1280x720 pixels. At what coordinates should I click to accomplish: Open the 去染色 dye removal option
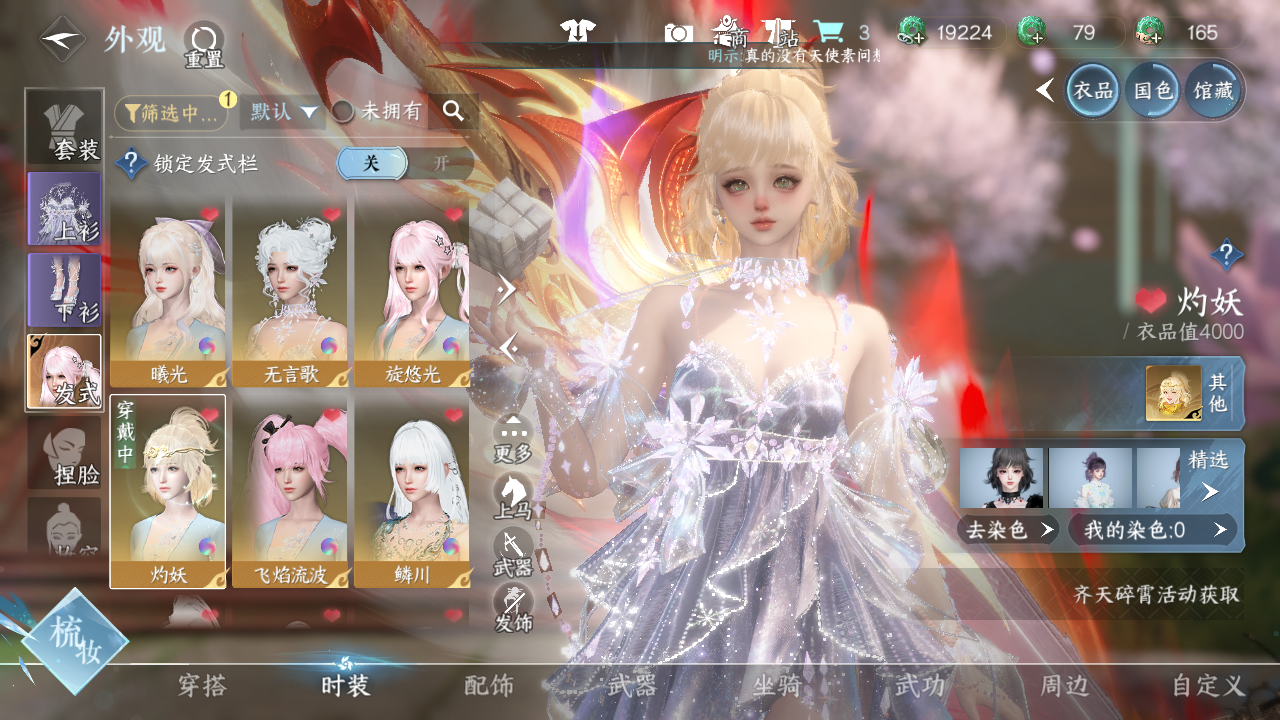pyautogui.click(x=1008, y=530)
